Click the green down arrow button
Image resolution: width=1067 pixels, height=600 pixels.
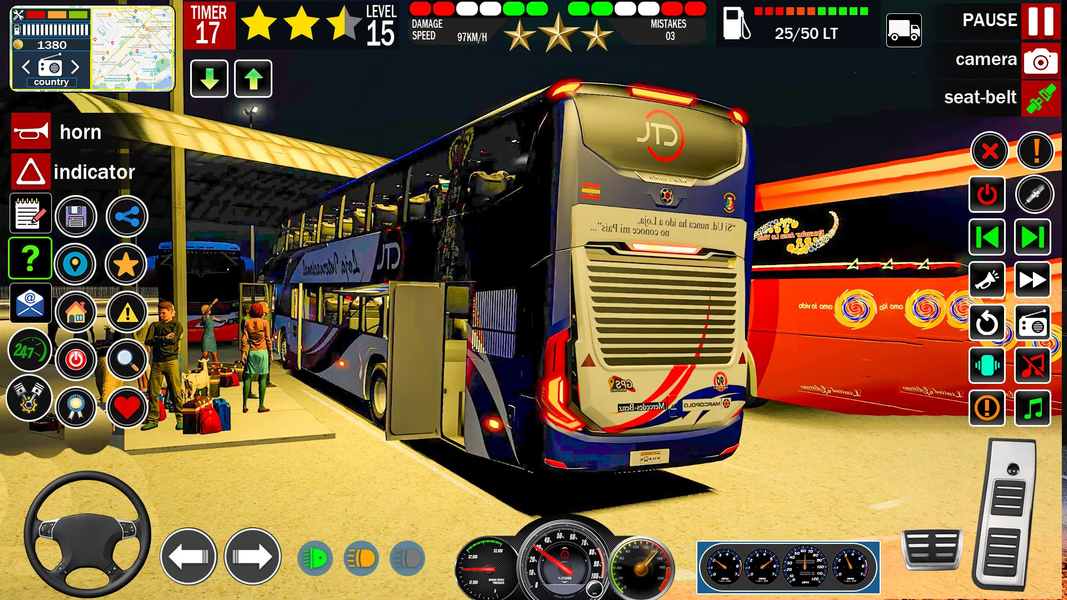[x=209, y=78]
